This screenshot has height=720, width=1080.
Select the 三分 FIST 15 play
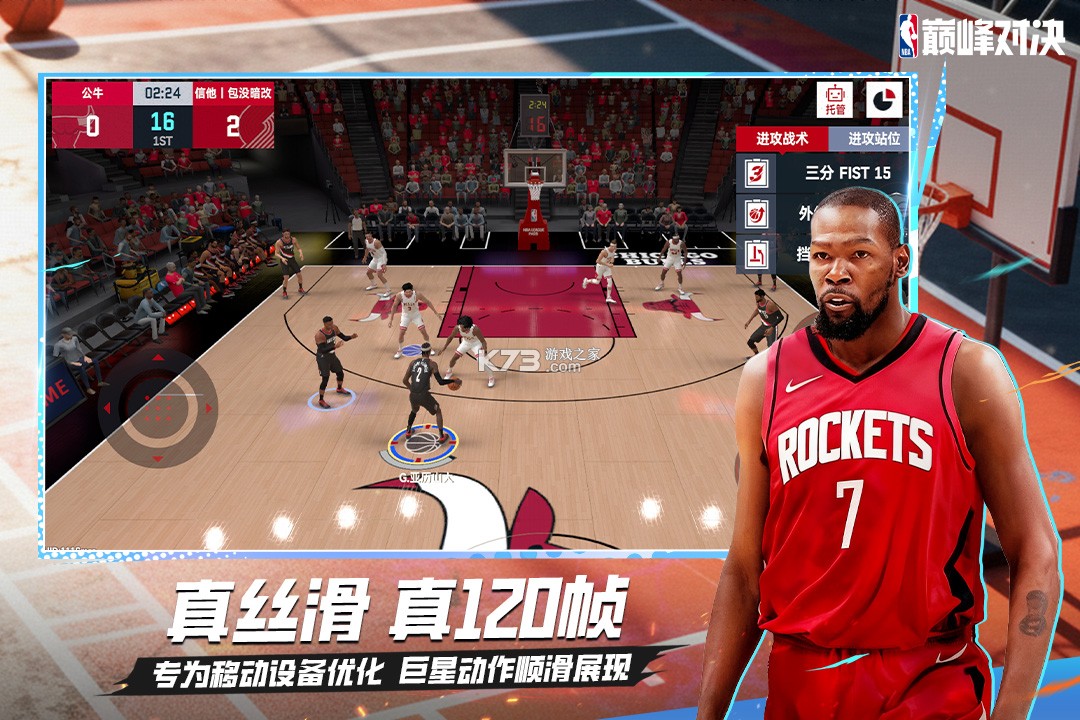point(848,173)
